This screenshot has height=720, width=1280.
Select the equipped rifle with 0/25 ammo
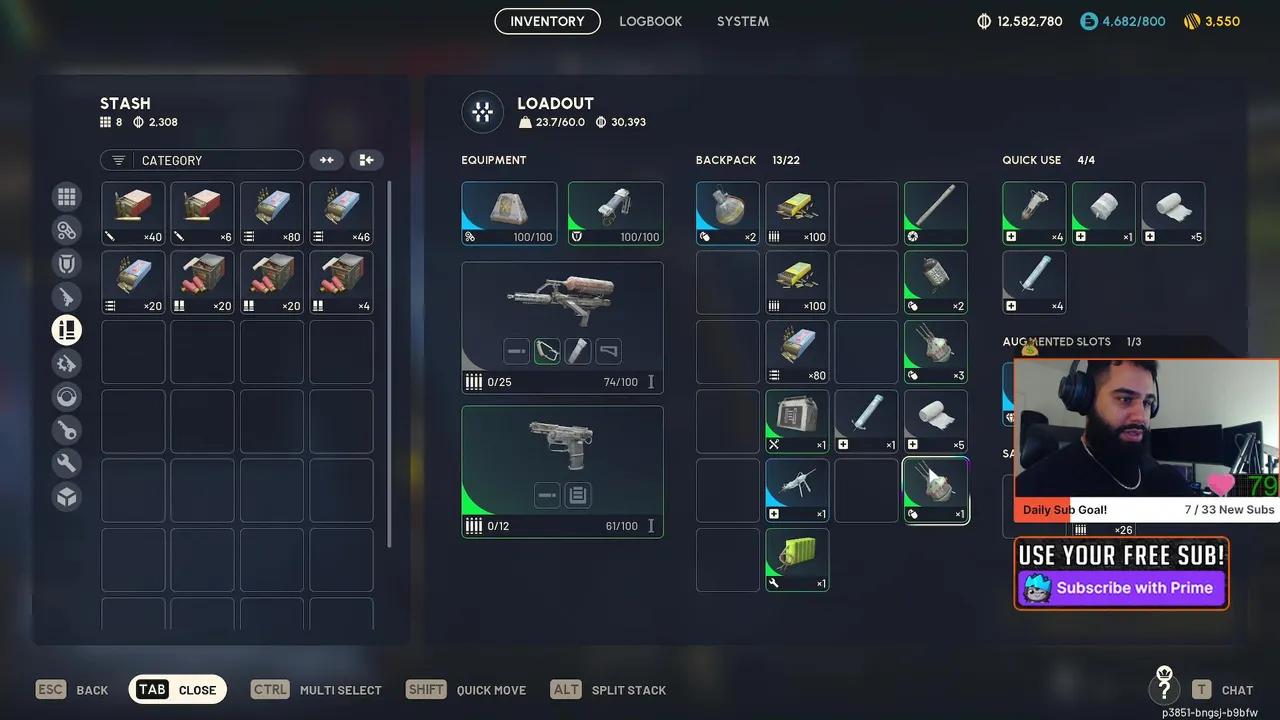pos(562,327)
